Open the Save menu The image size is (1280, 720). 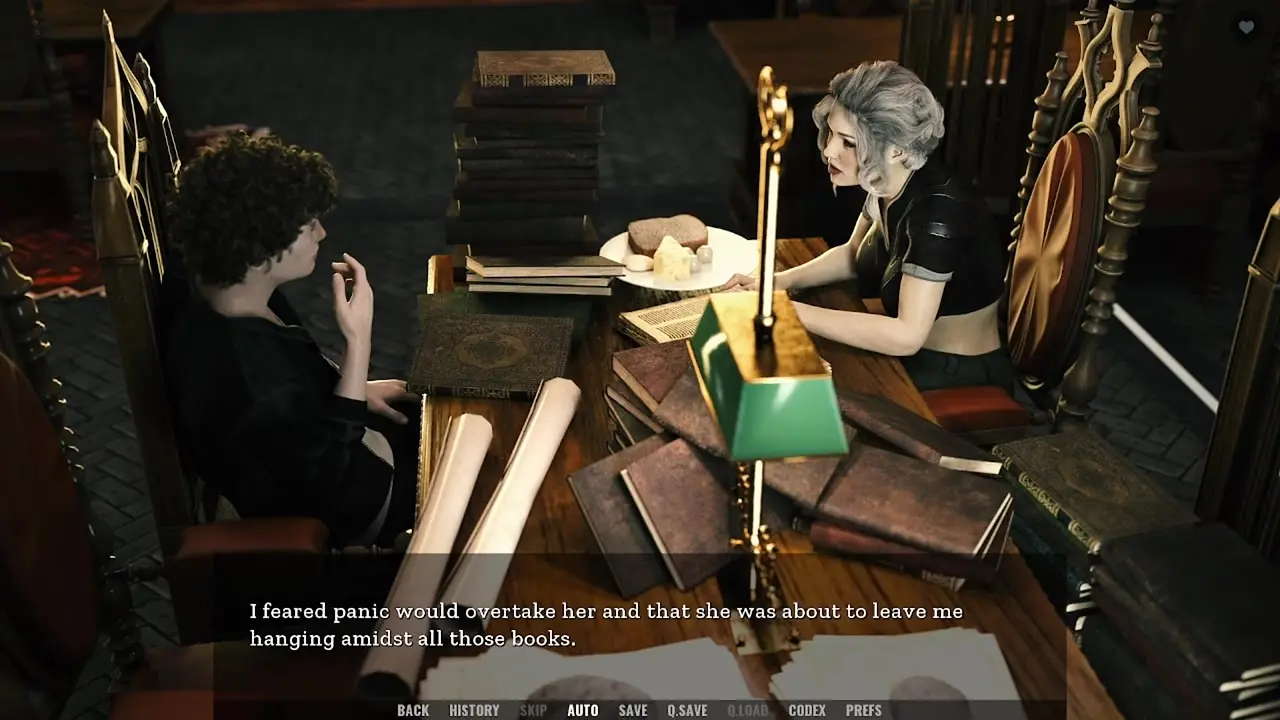[632, 710]
